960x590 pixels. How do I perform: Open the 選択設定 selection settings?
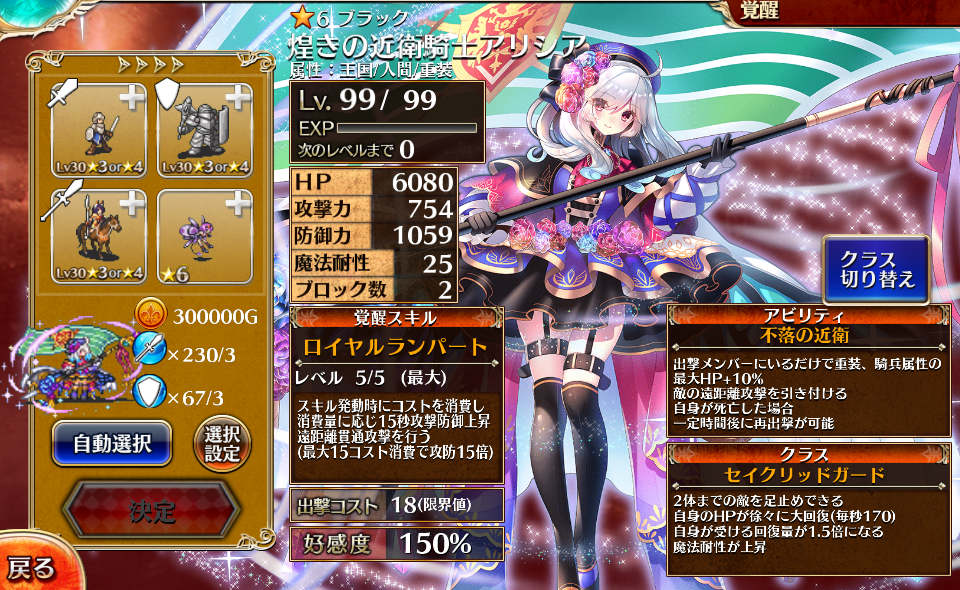(221, 443)
